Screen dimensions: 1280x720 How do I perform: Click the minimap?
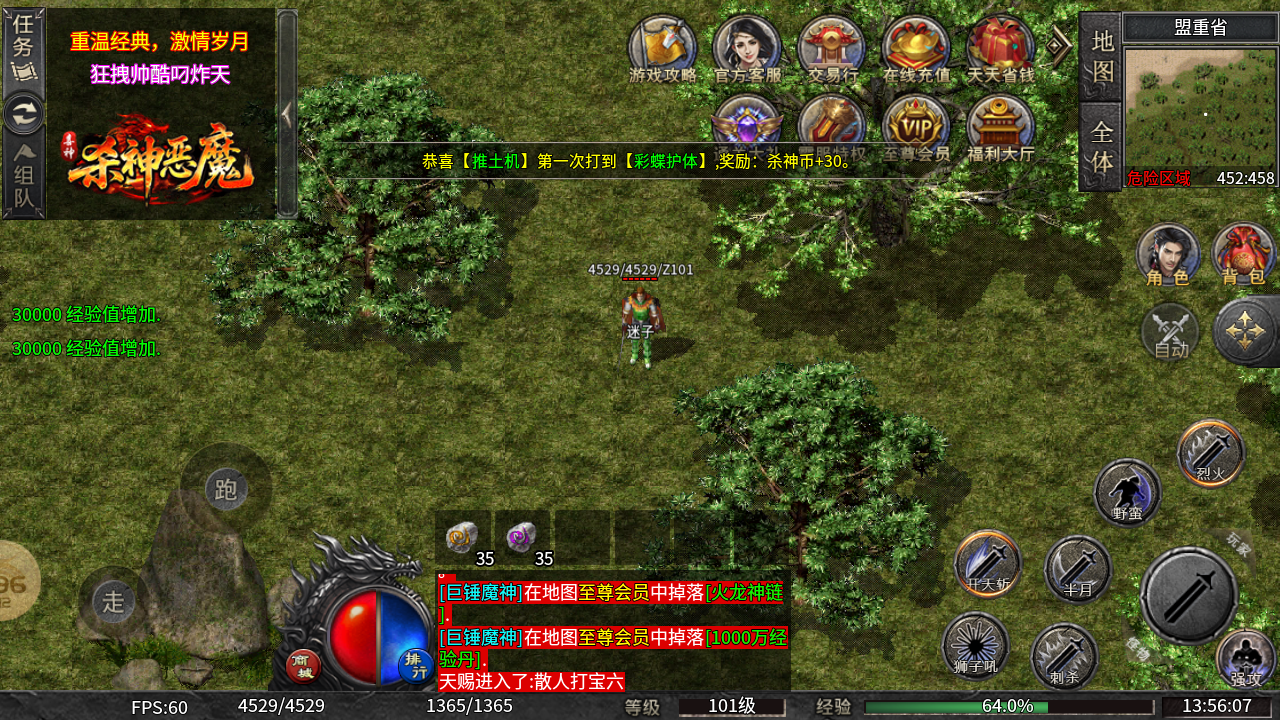[x=1200, y=108]
